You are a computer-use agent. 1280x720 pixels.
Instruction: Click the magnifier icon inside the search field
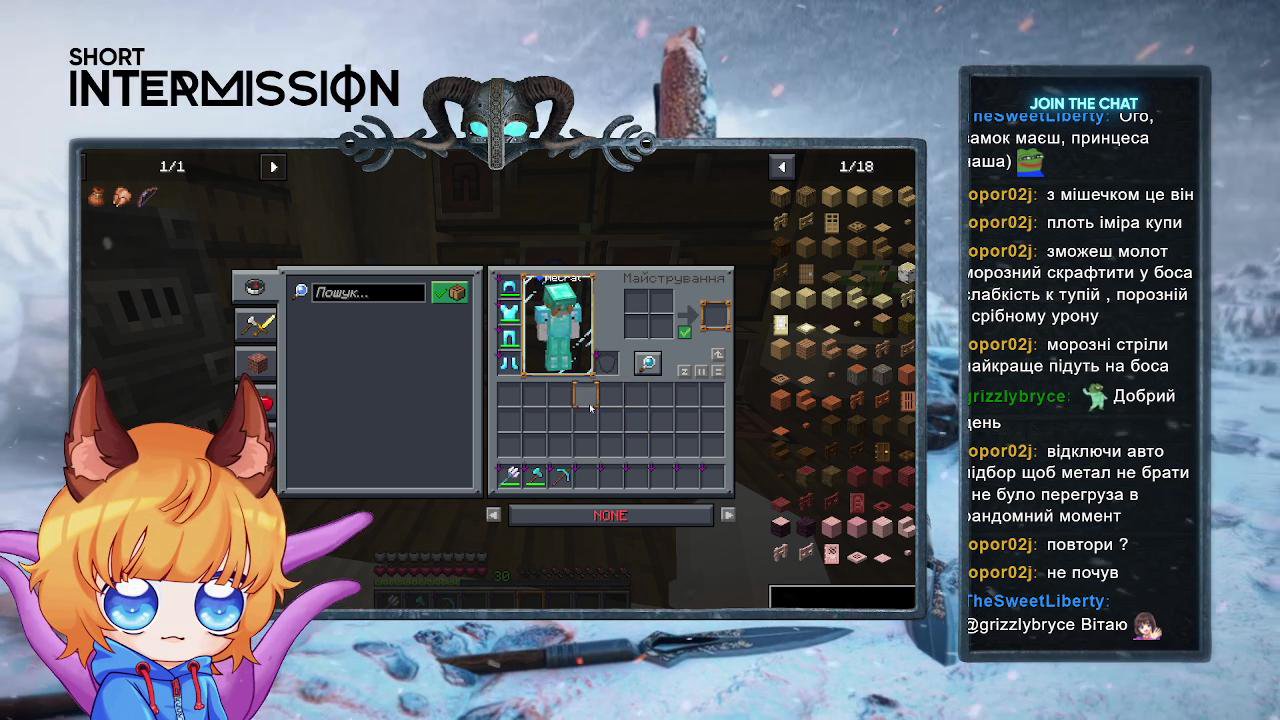301,291
